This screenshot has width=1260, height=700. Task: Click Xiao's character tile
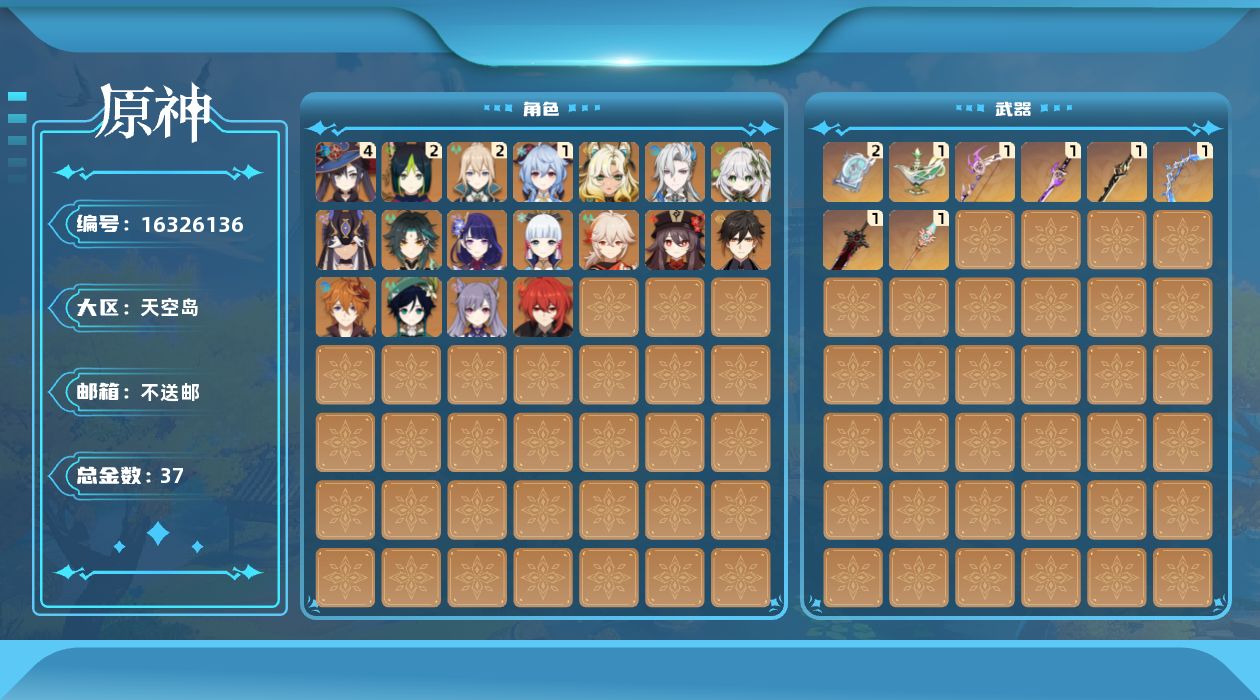point(412,240)
